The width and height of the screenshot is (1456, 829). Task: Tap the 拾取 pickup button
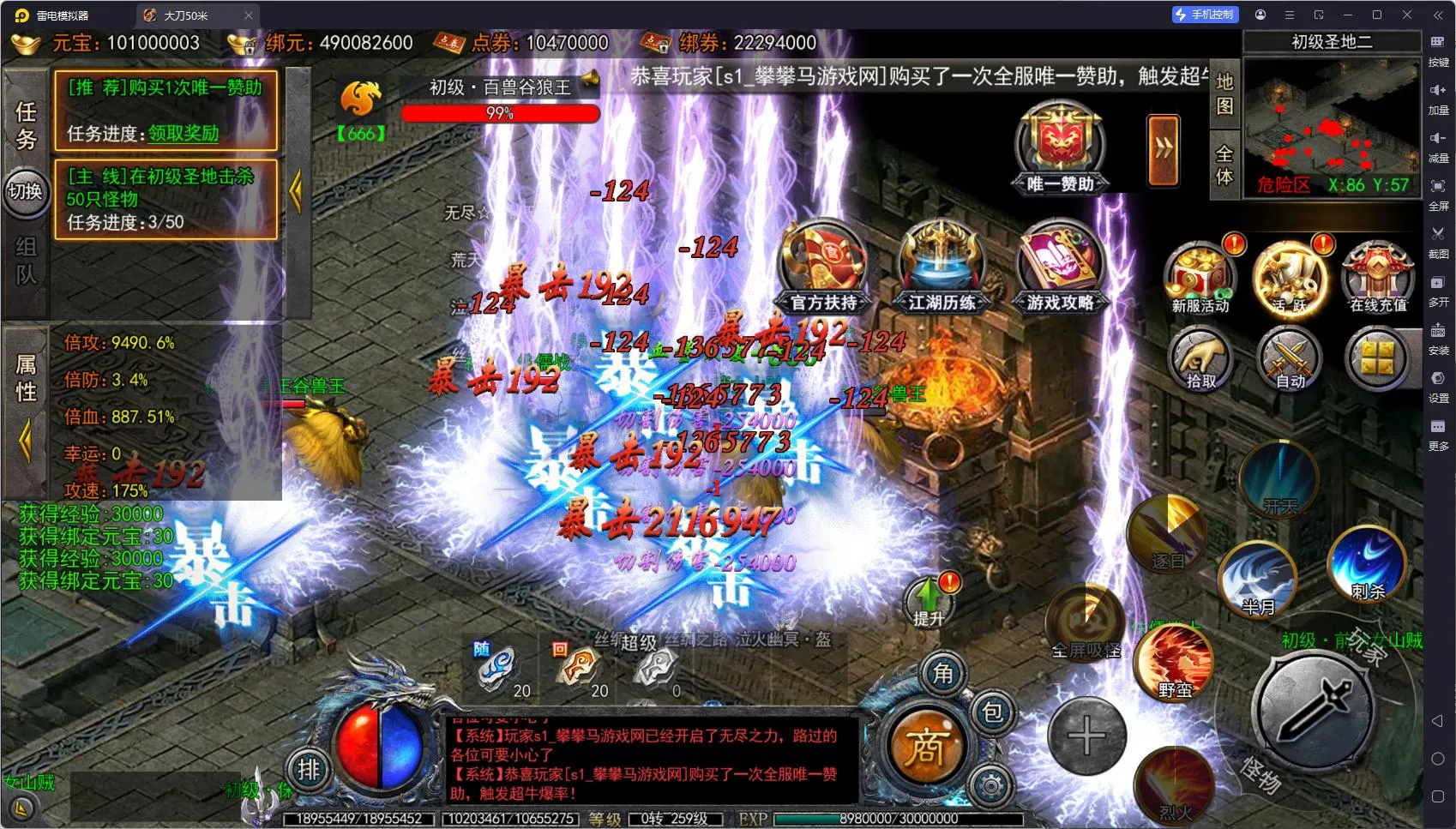[x=1200, y=359]
